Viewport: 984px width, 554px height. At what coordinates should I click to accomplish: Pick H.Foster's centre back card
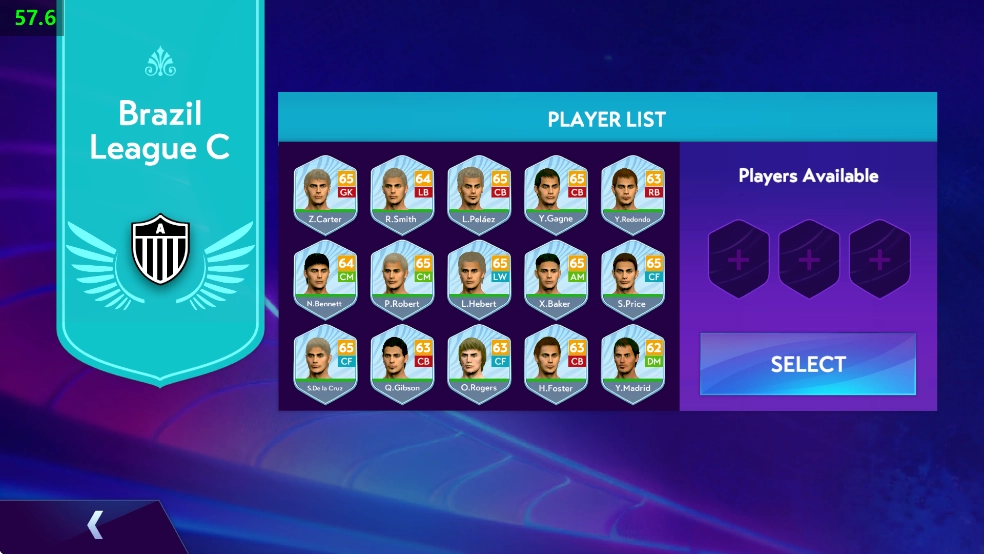click(556, 364)
